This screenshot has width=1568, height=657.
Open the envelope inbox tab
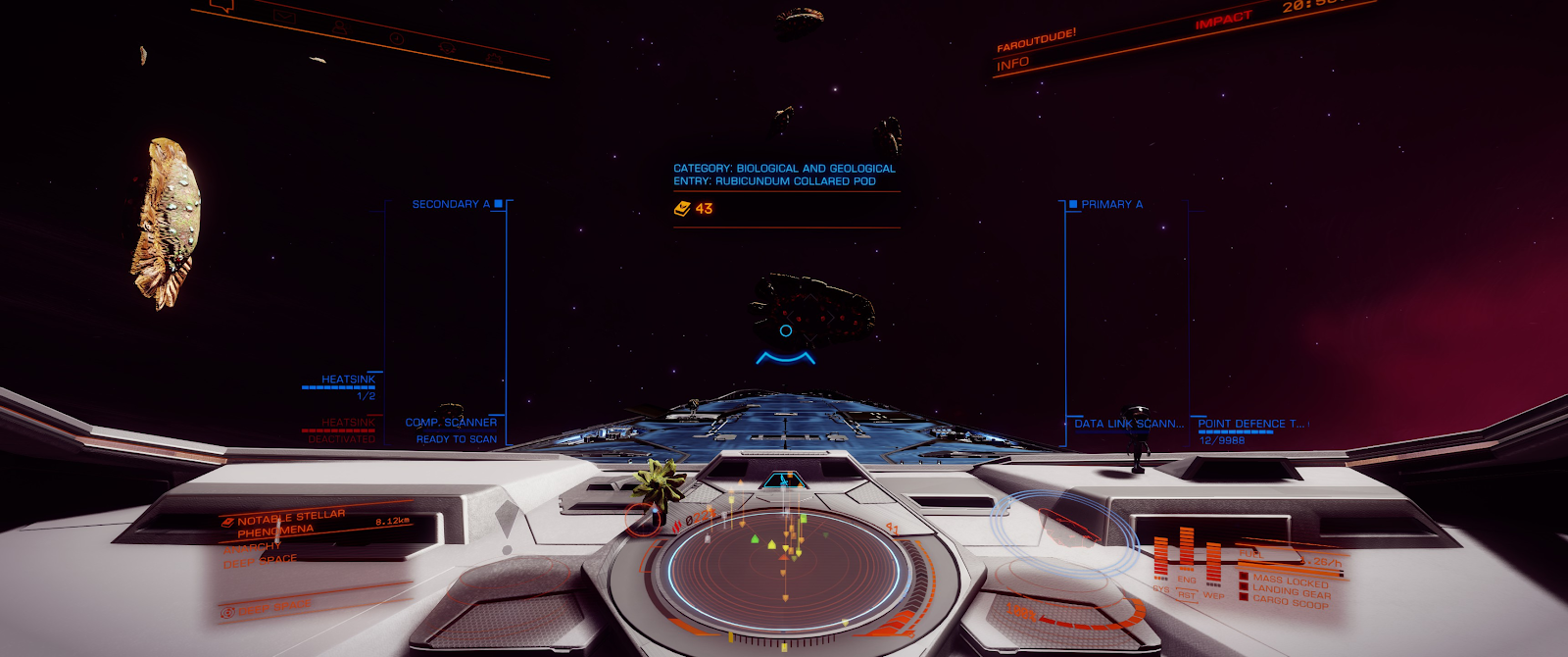click(x=284, y=17)
